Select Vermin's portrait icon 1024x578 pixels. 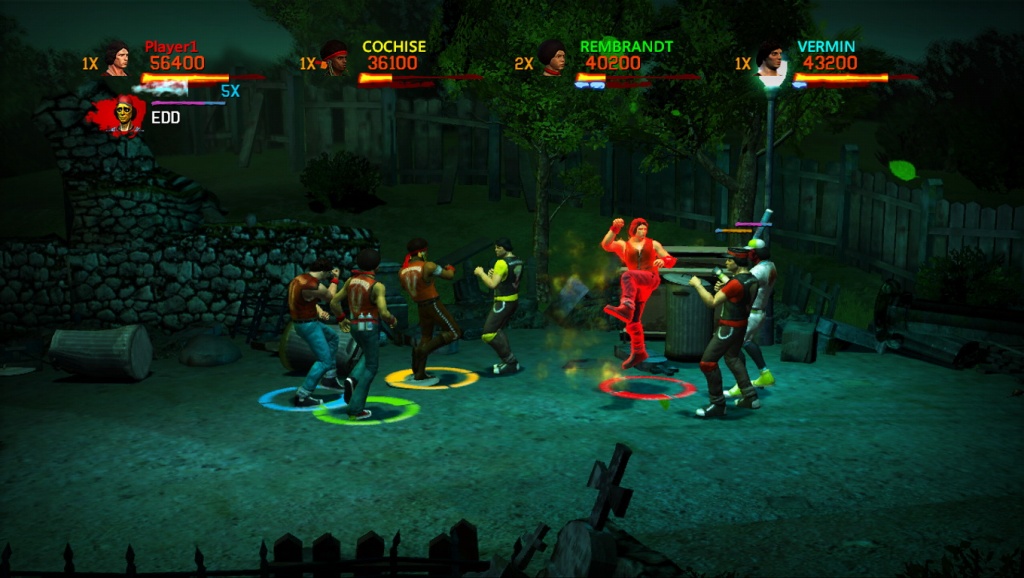[769, 58]
